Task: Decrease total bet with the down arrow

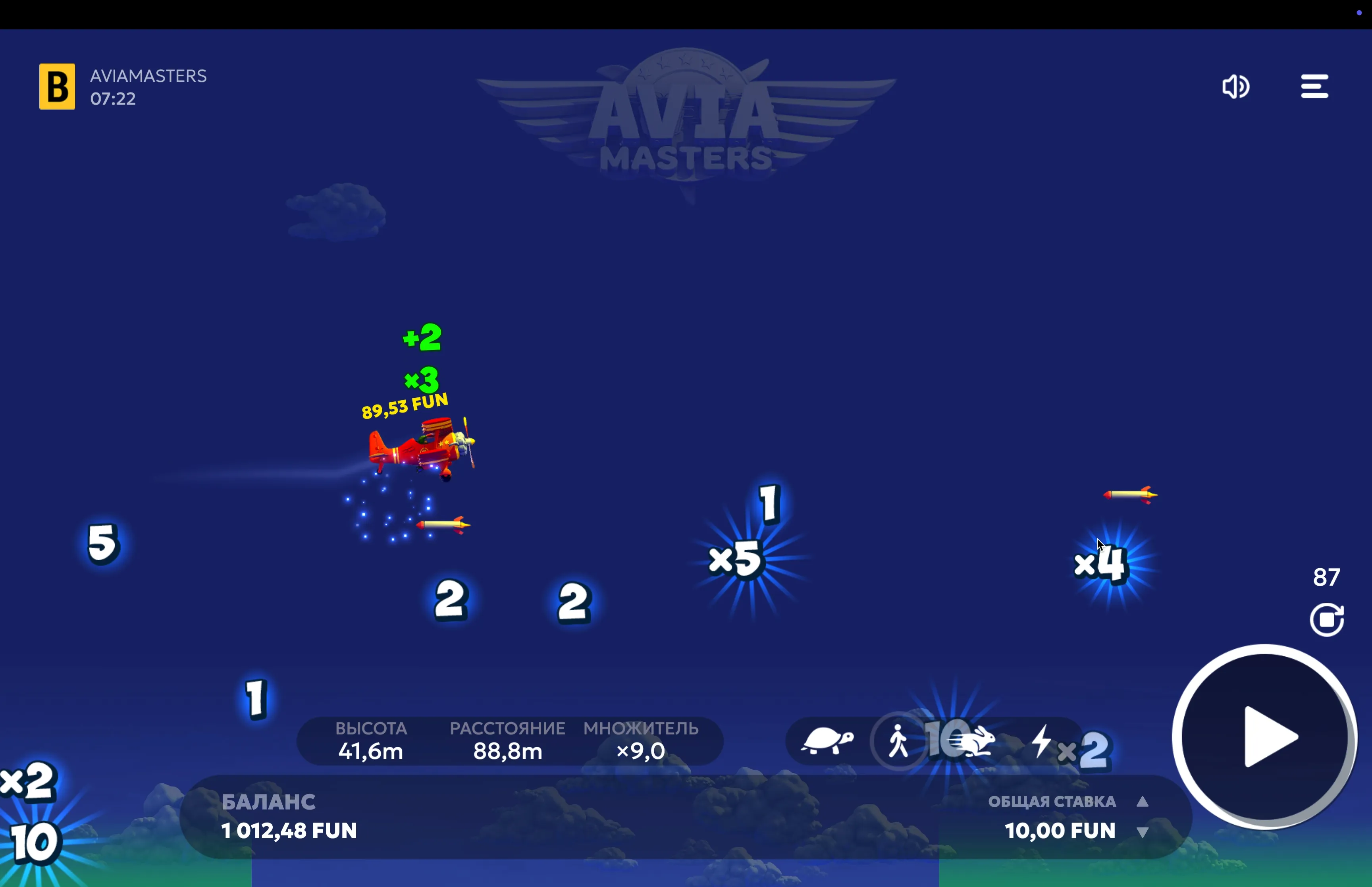Action: (x=1143, y=832)
